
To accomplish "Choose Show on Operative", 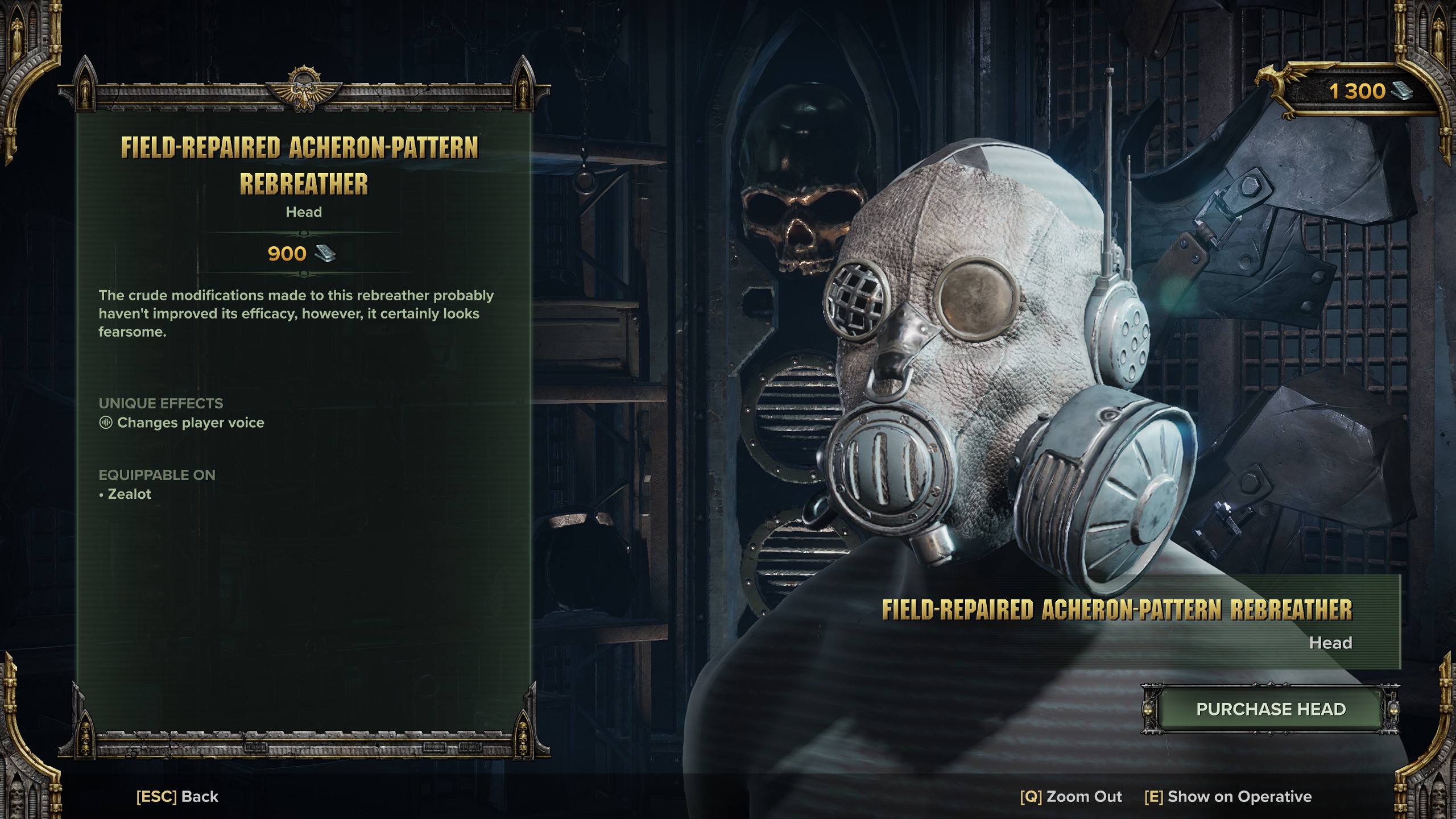I will click(x=1228, y=796).
